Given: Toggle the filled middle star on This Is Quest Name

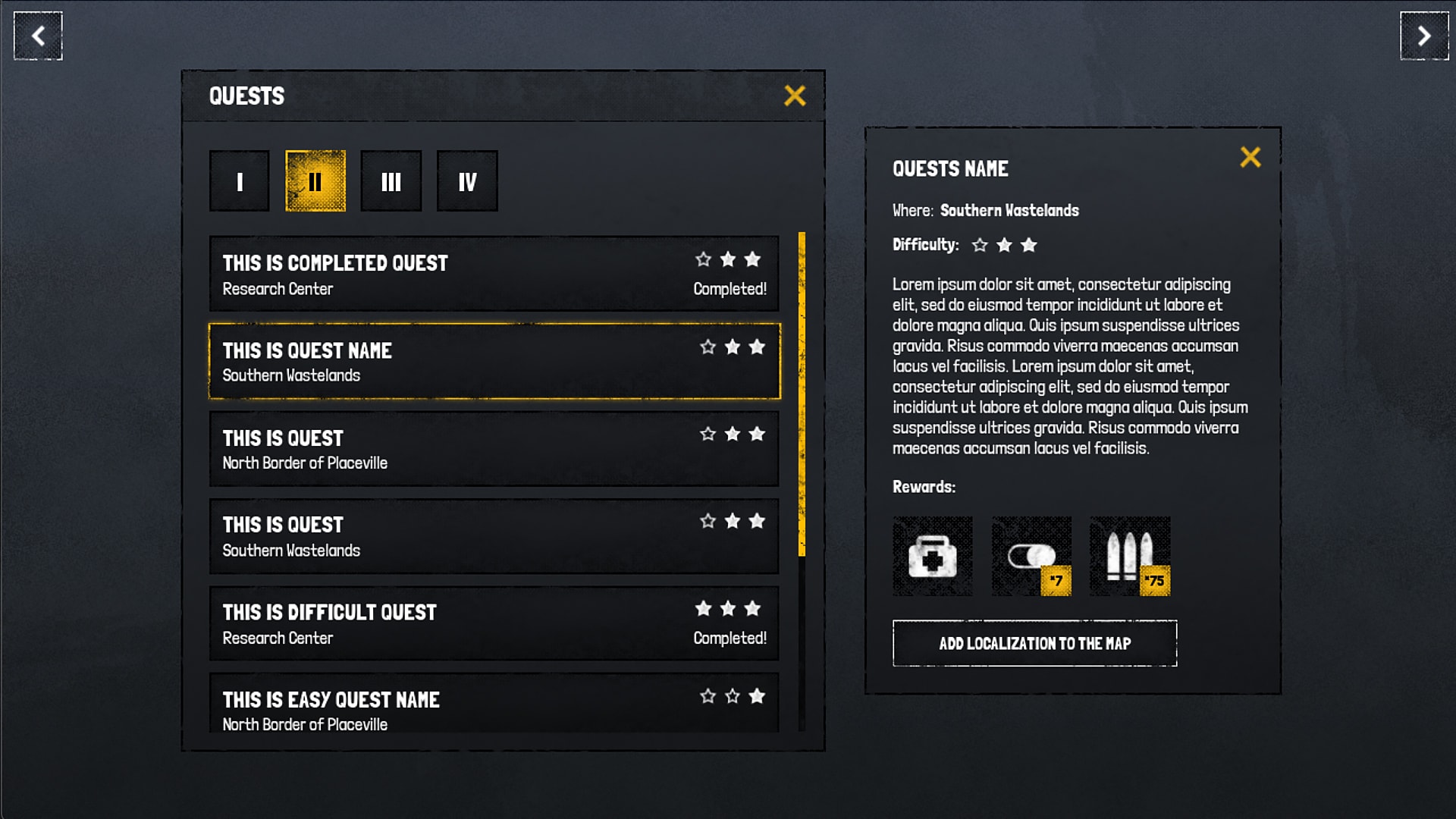Looking at the screenshot, I should (732, 347).
